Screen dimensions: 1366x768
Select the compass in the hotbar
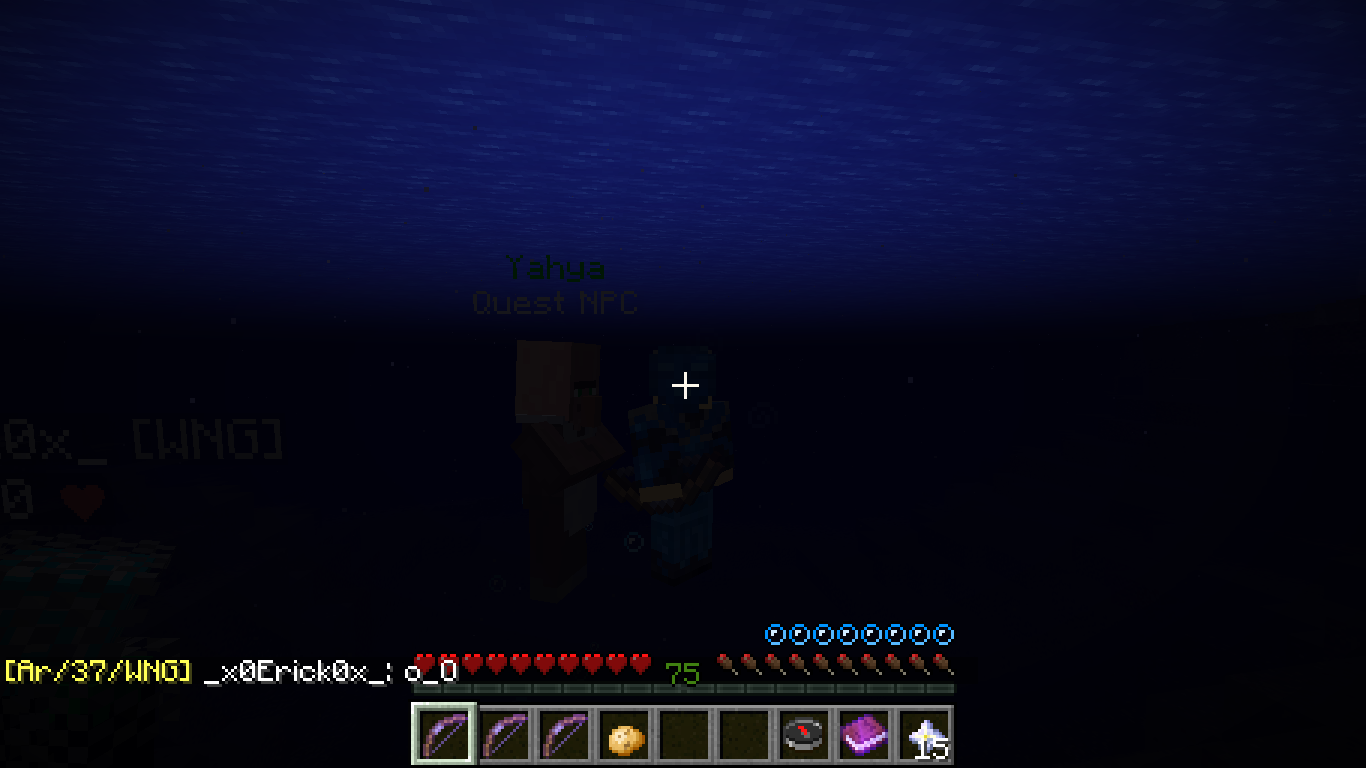click(804, 735)
